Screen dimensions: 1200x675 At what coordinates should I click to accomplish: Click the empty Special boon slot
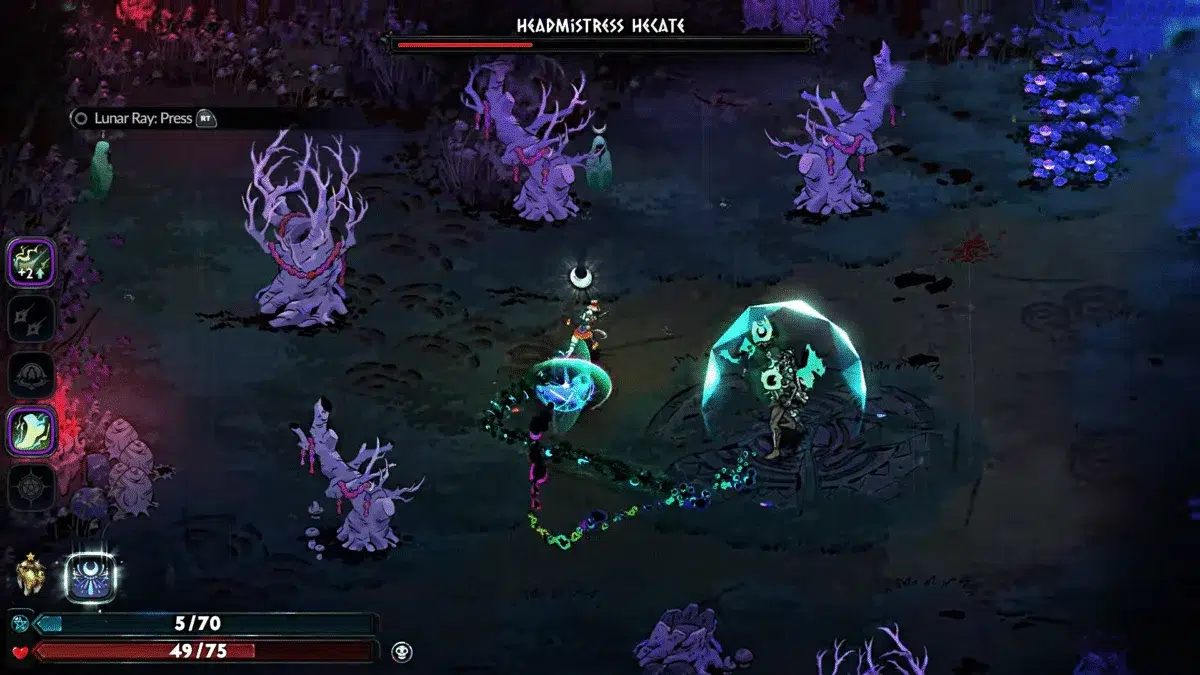tap(31, 319)
